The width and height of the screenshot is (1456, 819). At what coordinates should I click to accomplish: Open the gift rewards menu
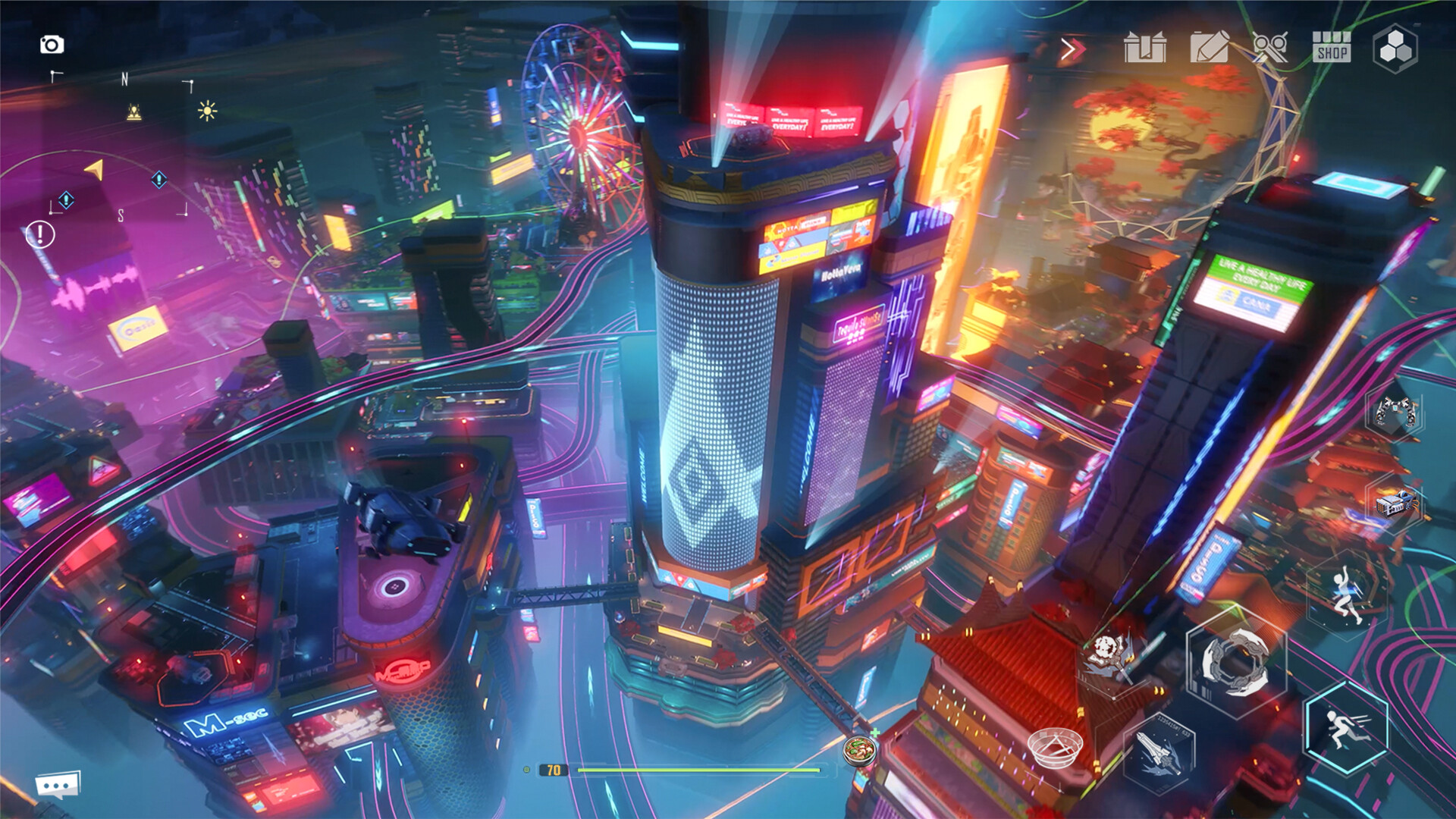pyautogui.click(x=1147, y=49)
